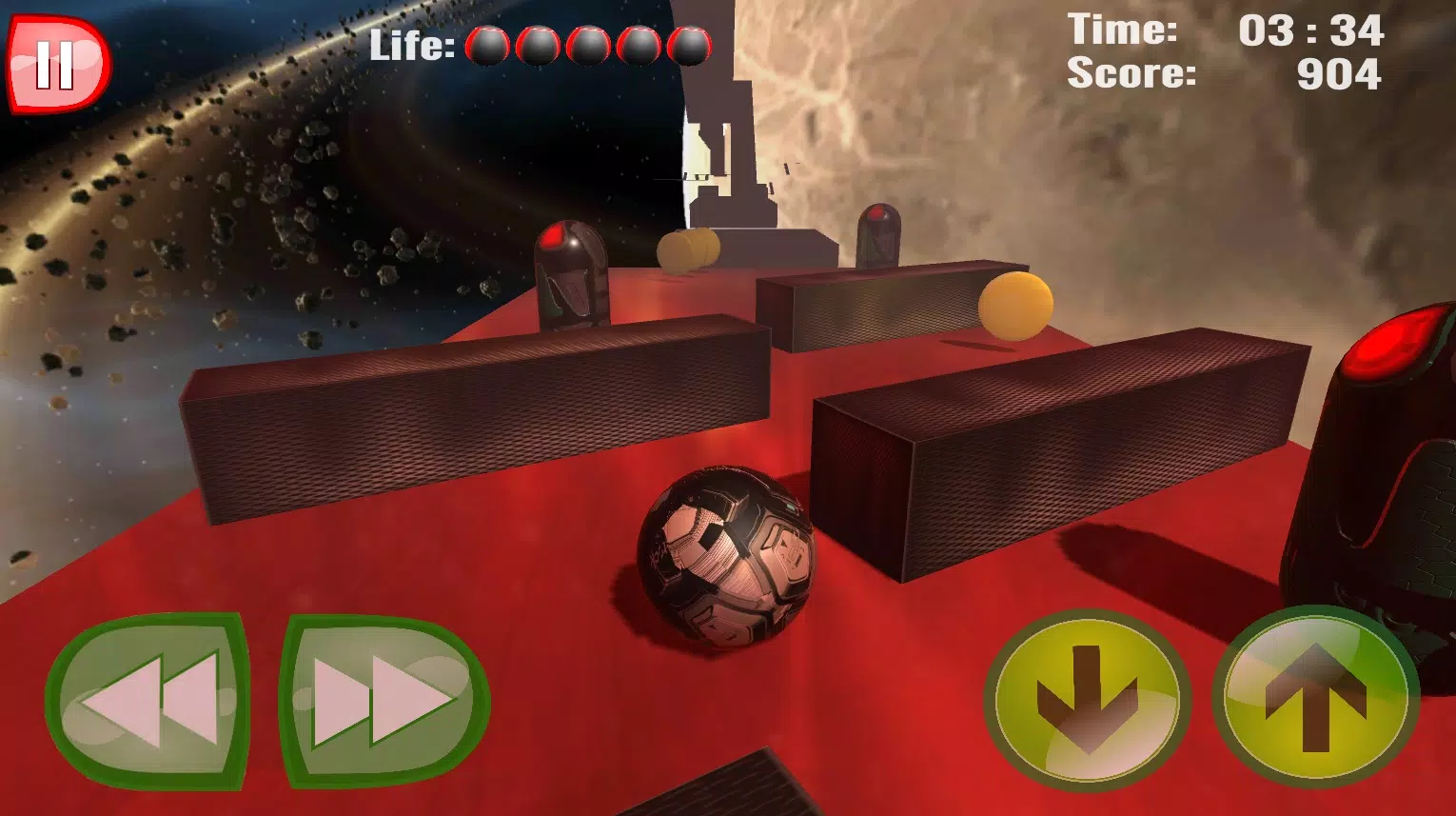1456x816 pixels.
Task: Tap the green left double-arrow control
Action: [x=148, y=700]
